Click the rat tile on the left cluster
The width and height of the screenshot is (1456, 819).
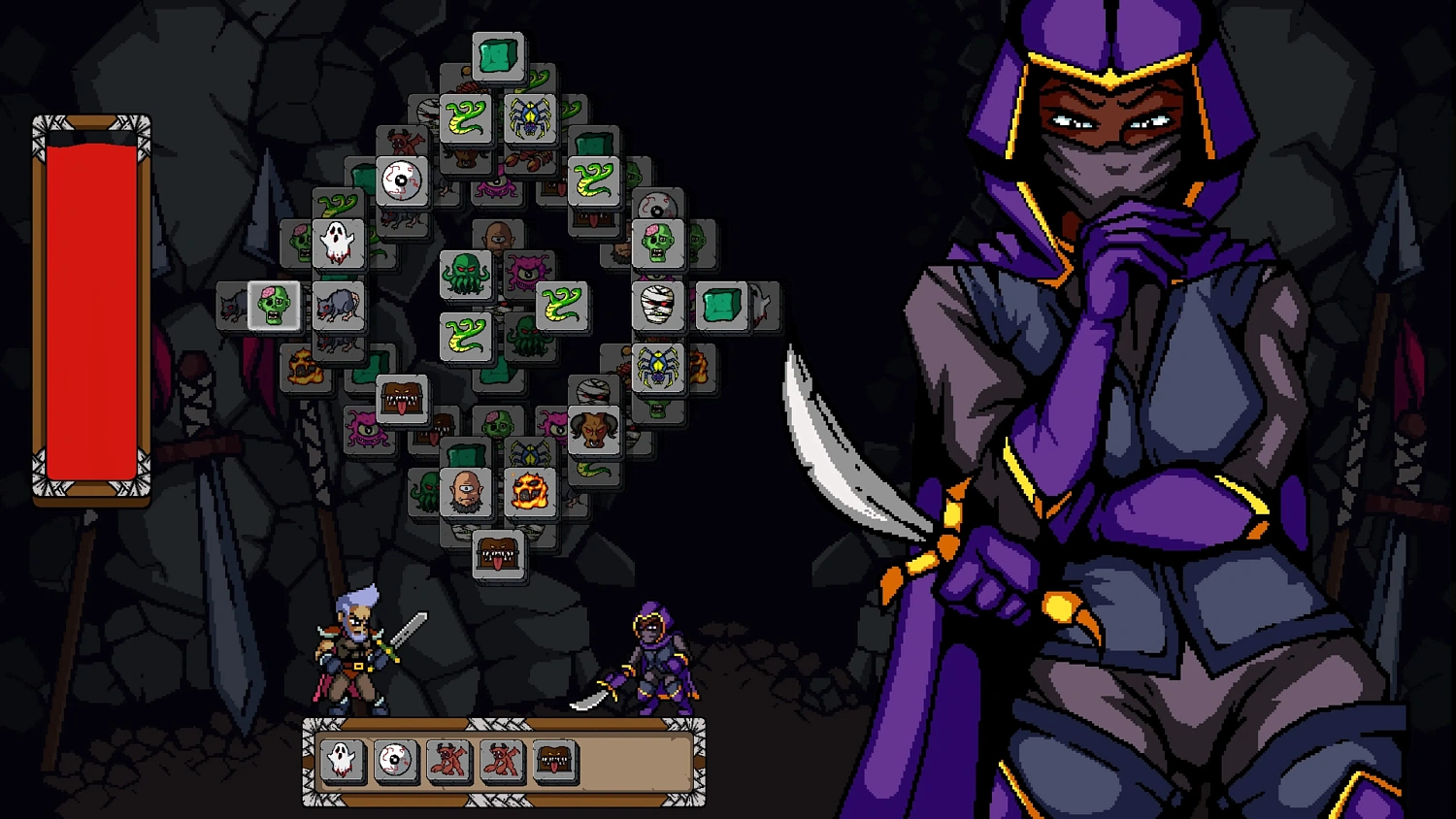[338, 305]
